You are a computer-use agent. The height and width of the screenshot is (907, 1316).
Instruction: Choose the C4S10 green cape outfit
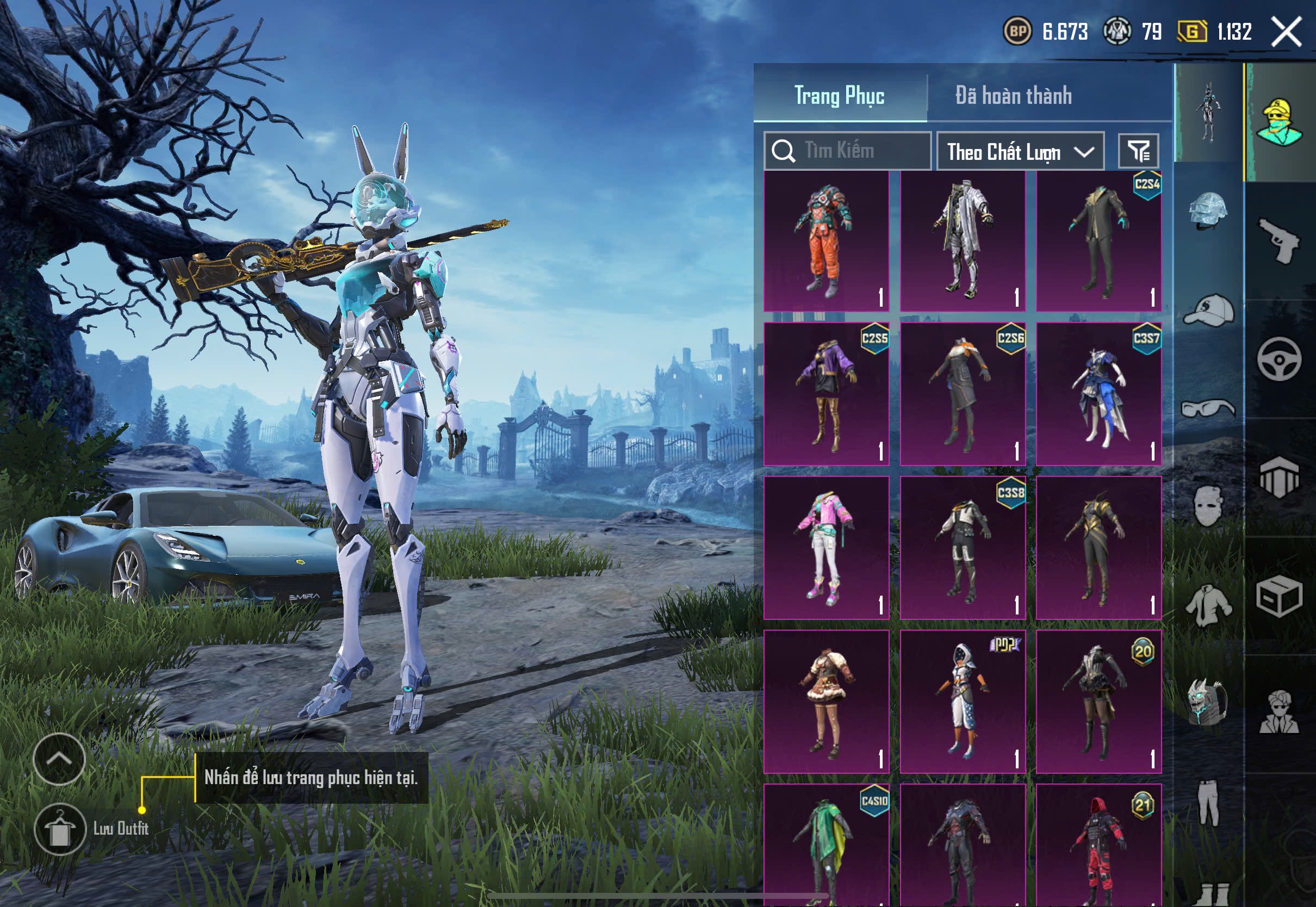click(826, 845)
